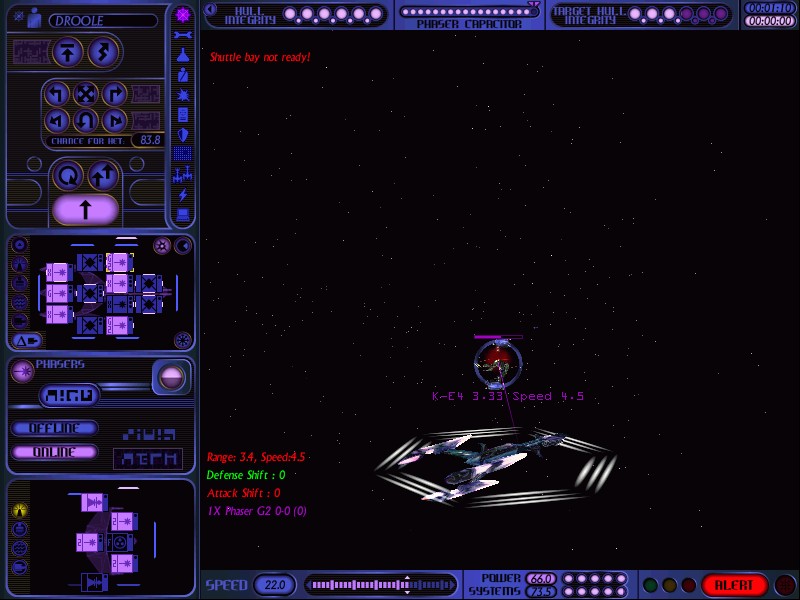Trigger the zigzag erratic maneuver button

[102, 51]
